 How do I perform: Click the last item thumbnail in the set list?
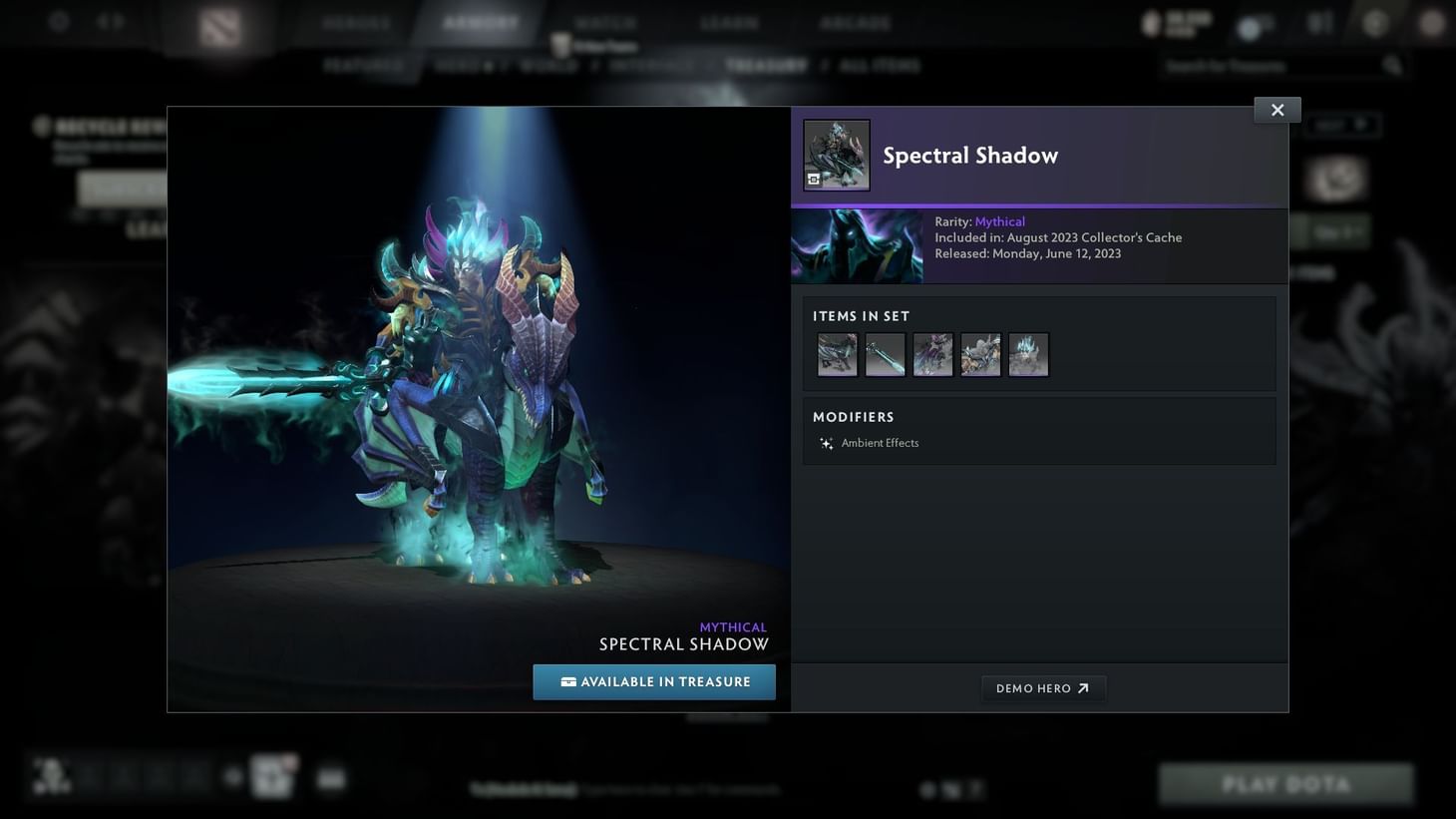pos(1028,354)
